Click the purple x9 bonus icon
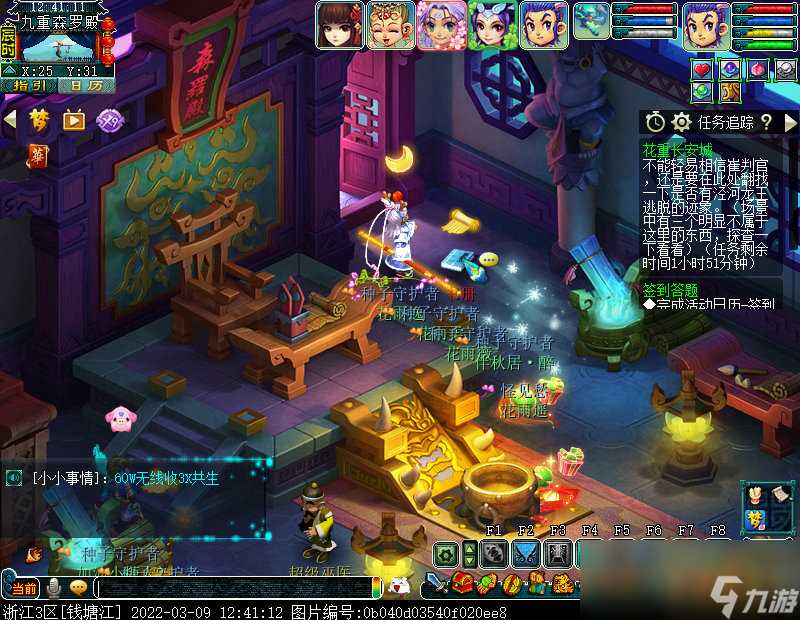Viewport: 800px width, 620px height. point(108,120)
